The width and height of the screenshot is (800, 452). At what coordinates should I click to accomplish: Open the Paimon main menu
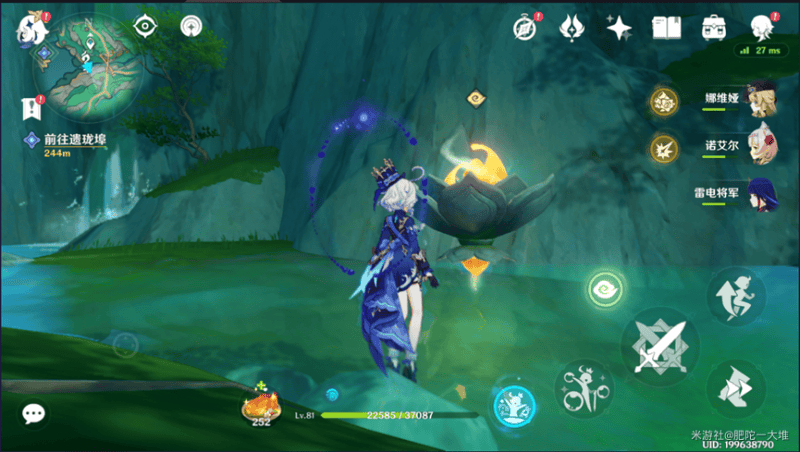coord(30,28)
